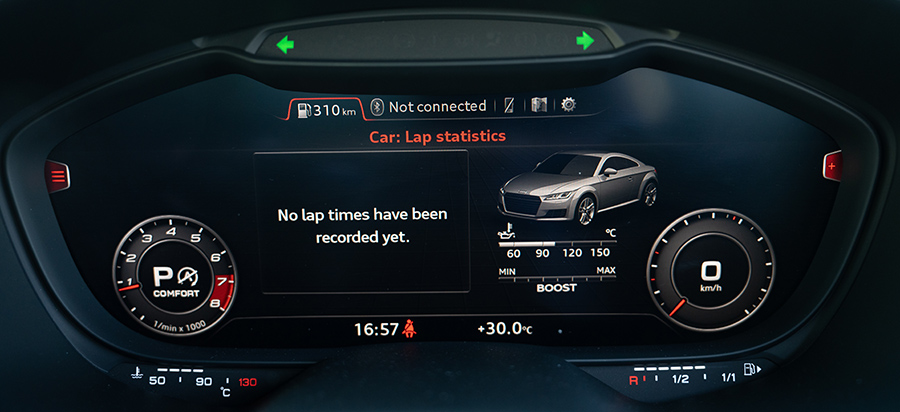Click the red plus button
The image size is (900, 412).
(x=829, y=165)
